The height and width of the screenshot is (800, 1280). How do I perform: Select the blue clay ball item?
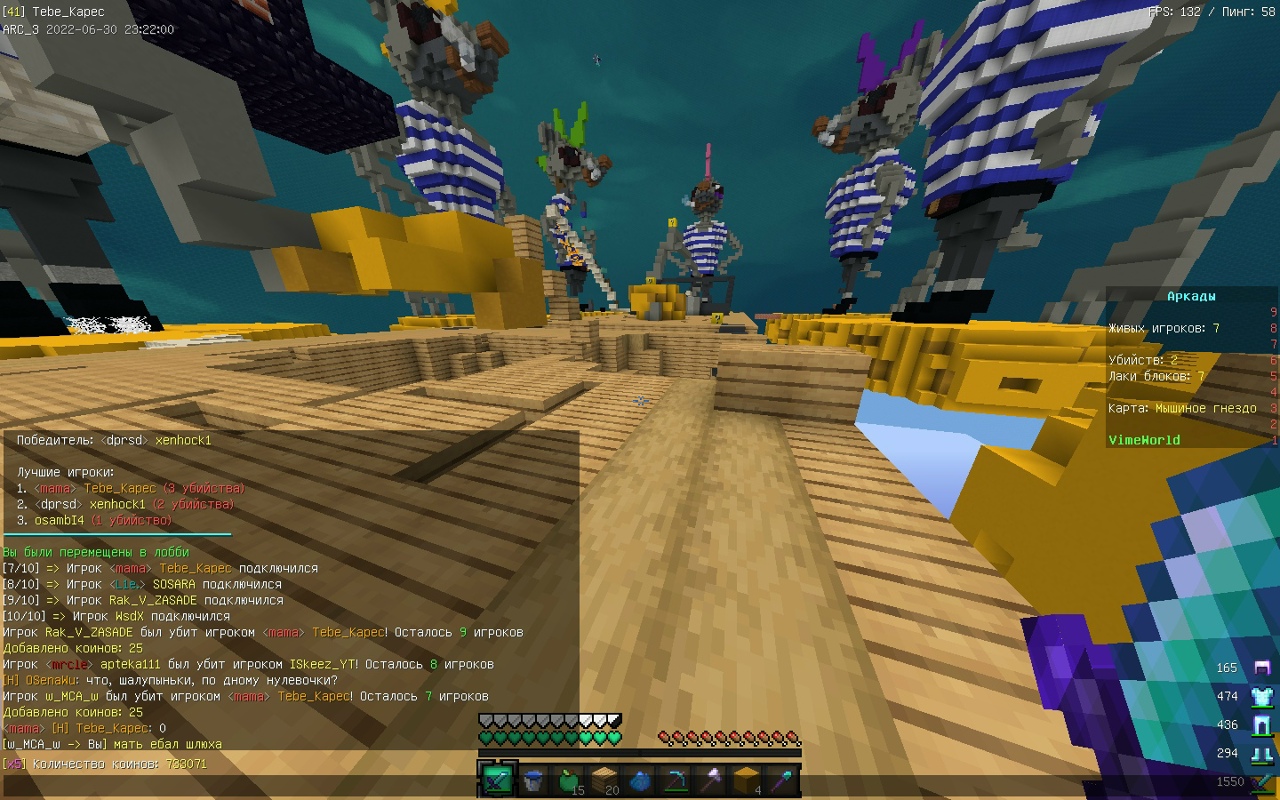[x=641, y=782]
